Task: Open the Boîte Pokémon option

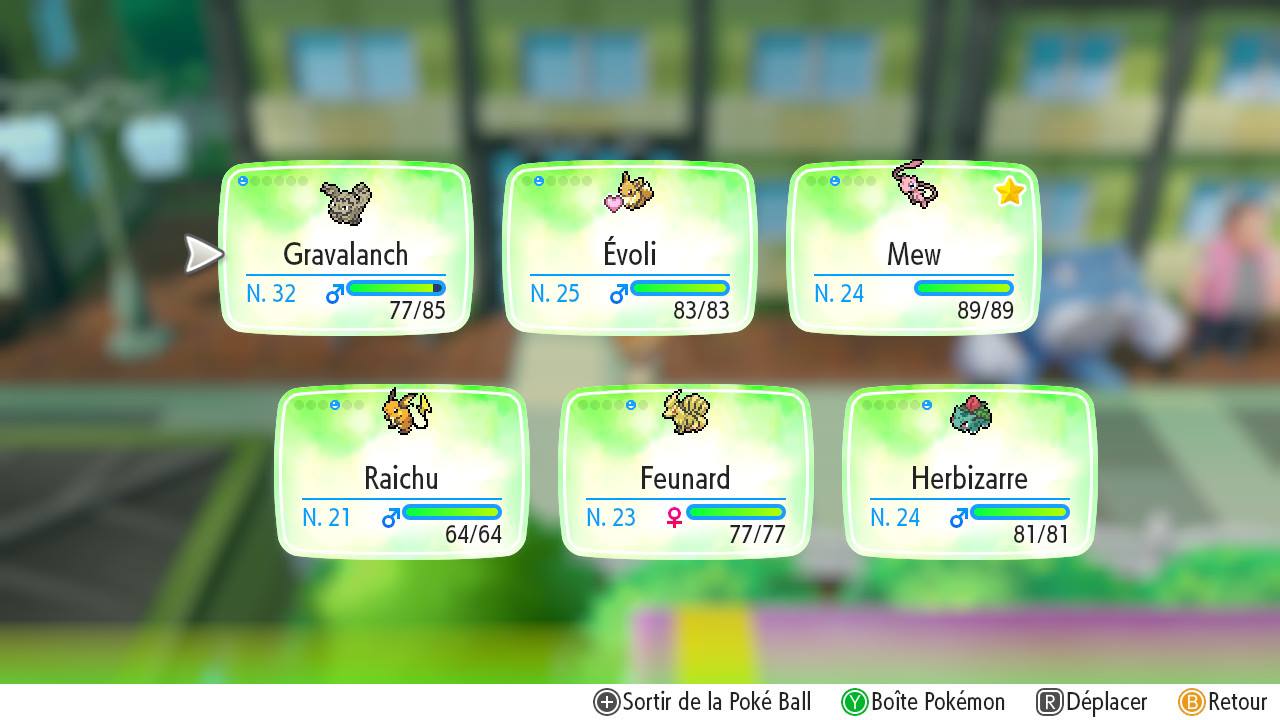Action: (x=923, y=702)
